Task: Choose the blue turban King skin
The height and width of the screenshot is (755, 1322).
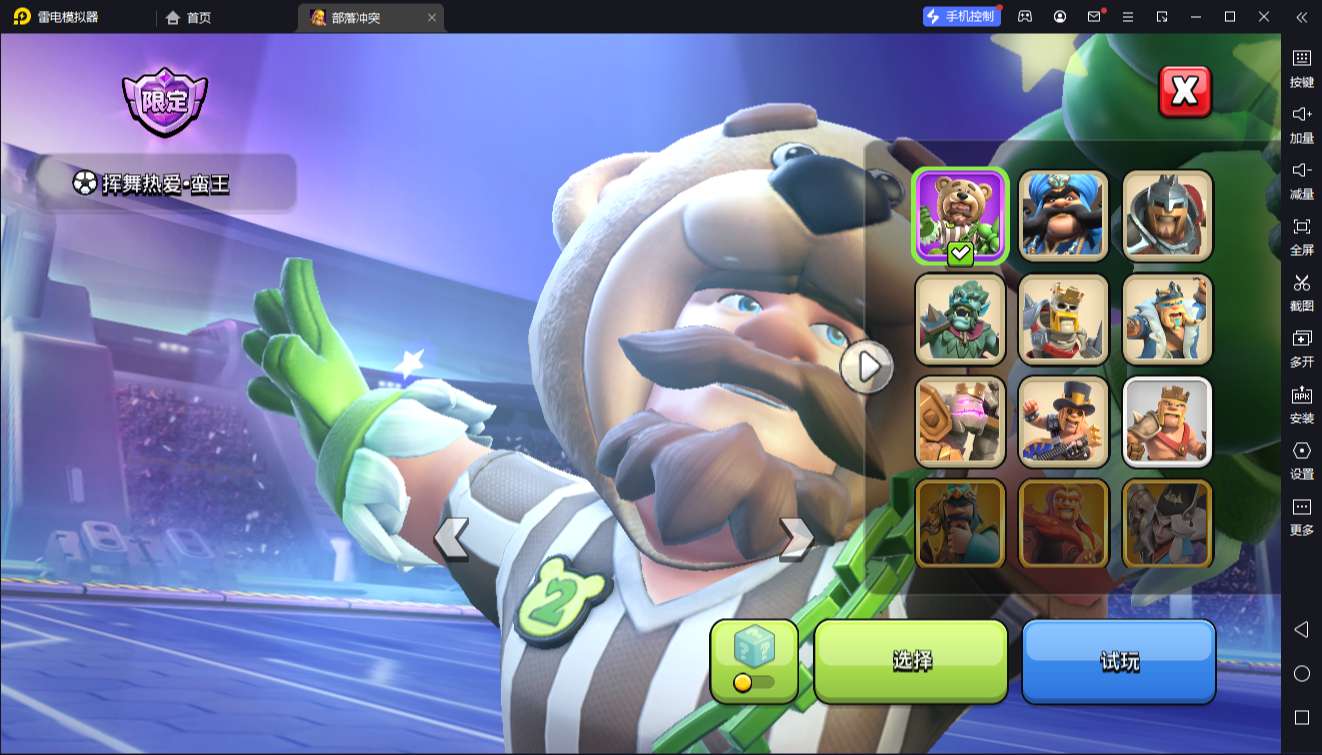Action: point(1063,215)
